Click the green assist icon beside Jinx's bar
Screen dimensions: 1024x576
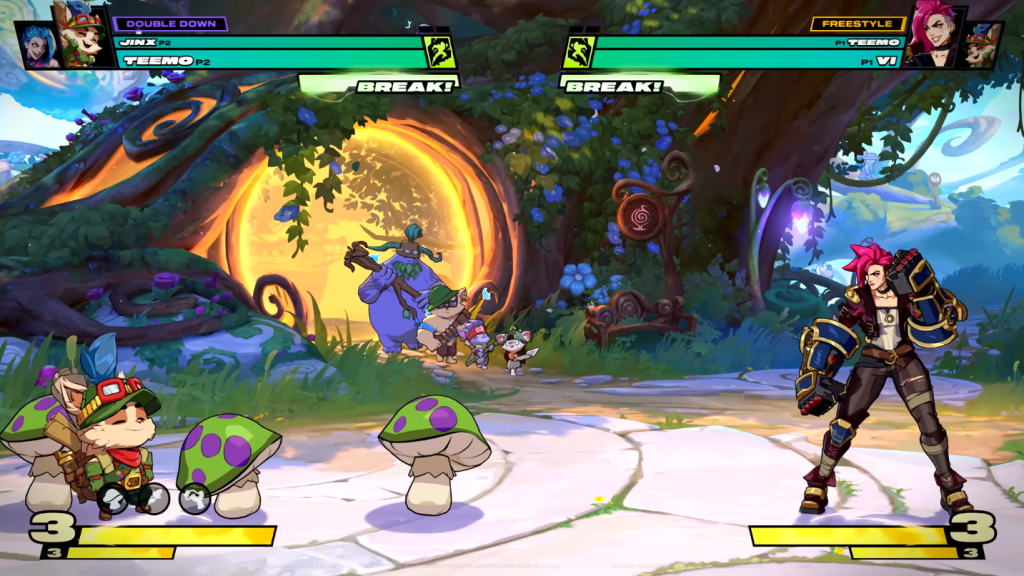click(440, 52)
